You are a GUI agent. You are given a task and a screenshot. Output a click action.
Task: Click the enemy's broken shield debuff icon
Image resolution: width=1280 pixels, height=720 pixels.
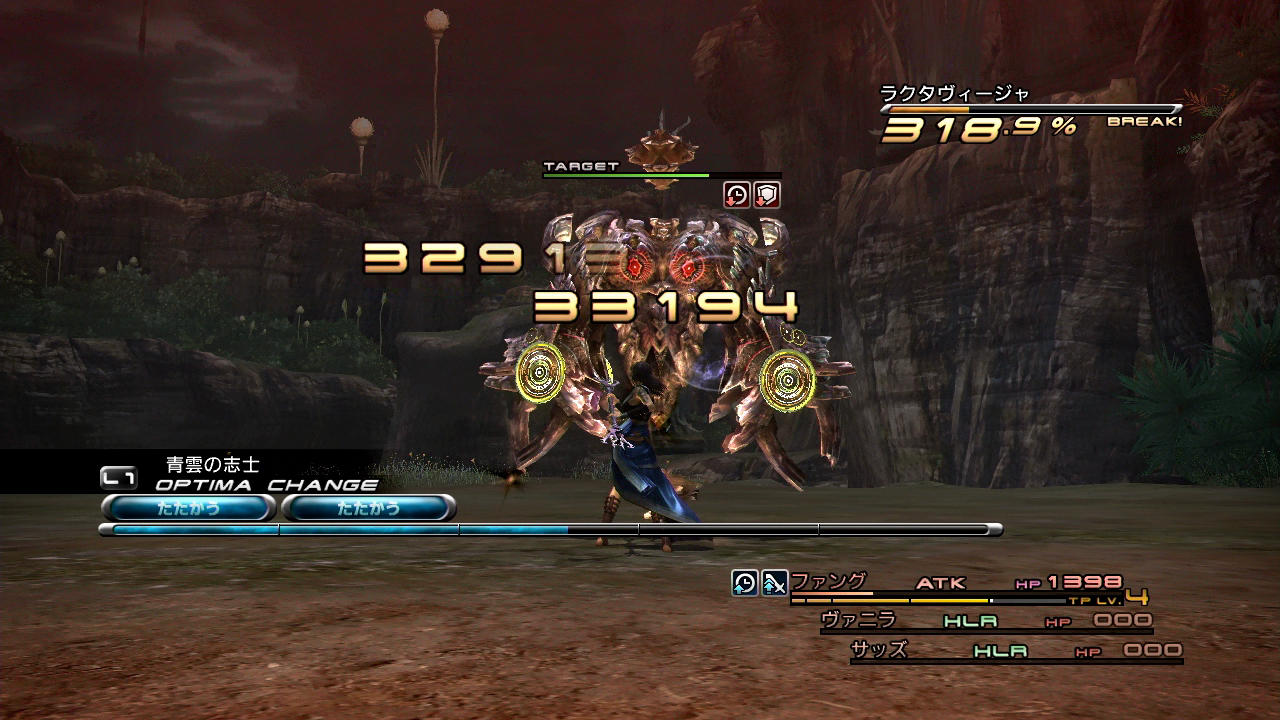click(766, 194)
